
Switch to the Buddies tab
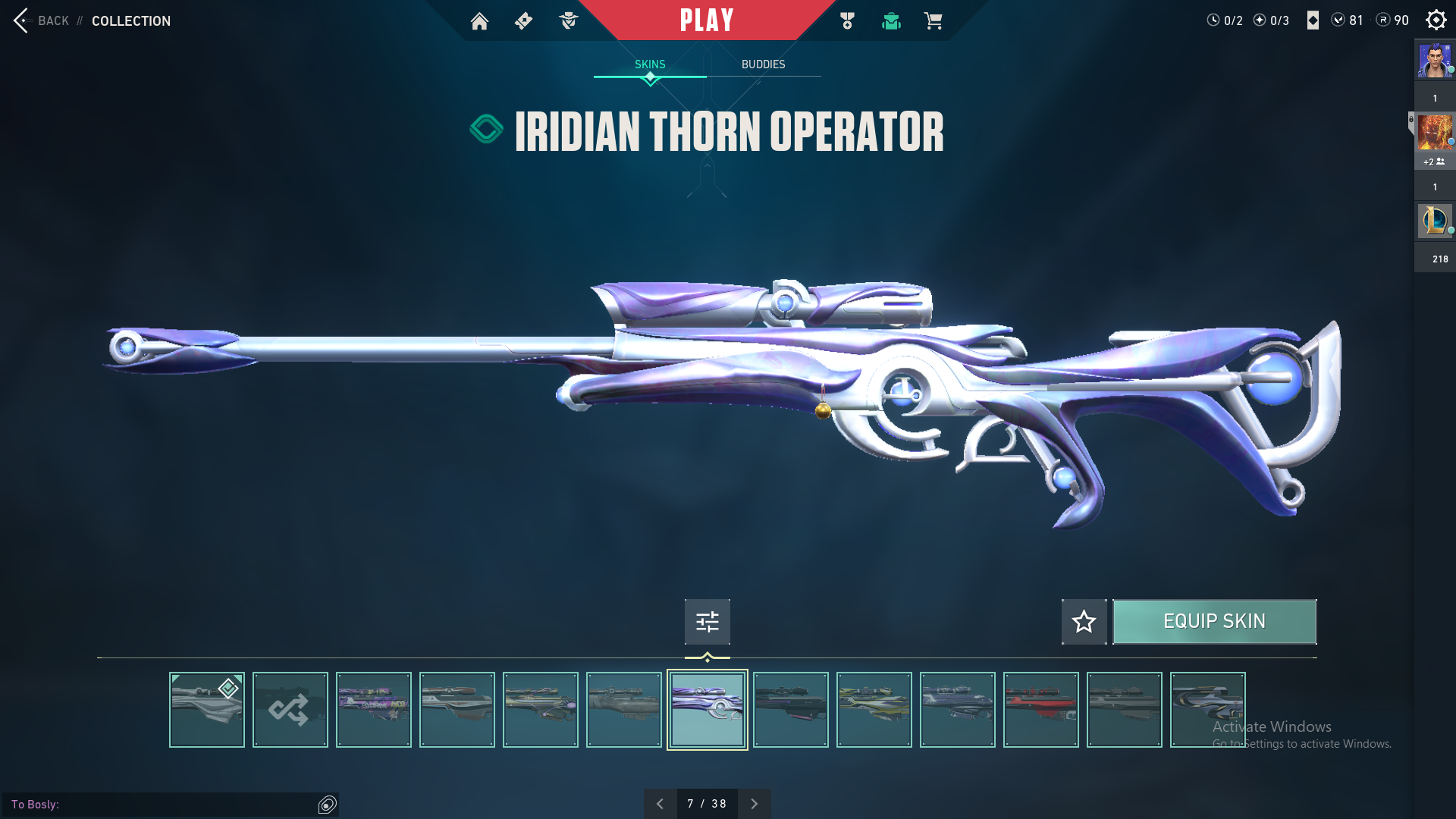(763, 64)
